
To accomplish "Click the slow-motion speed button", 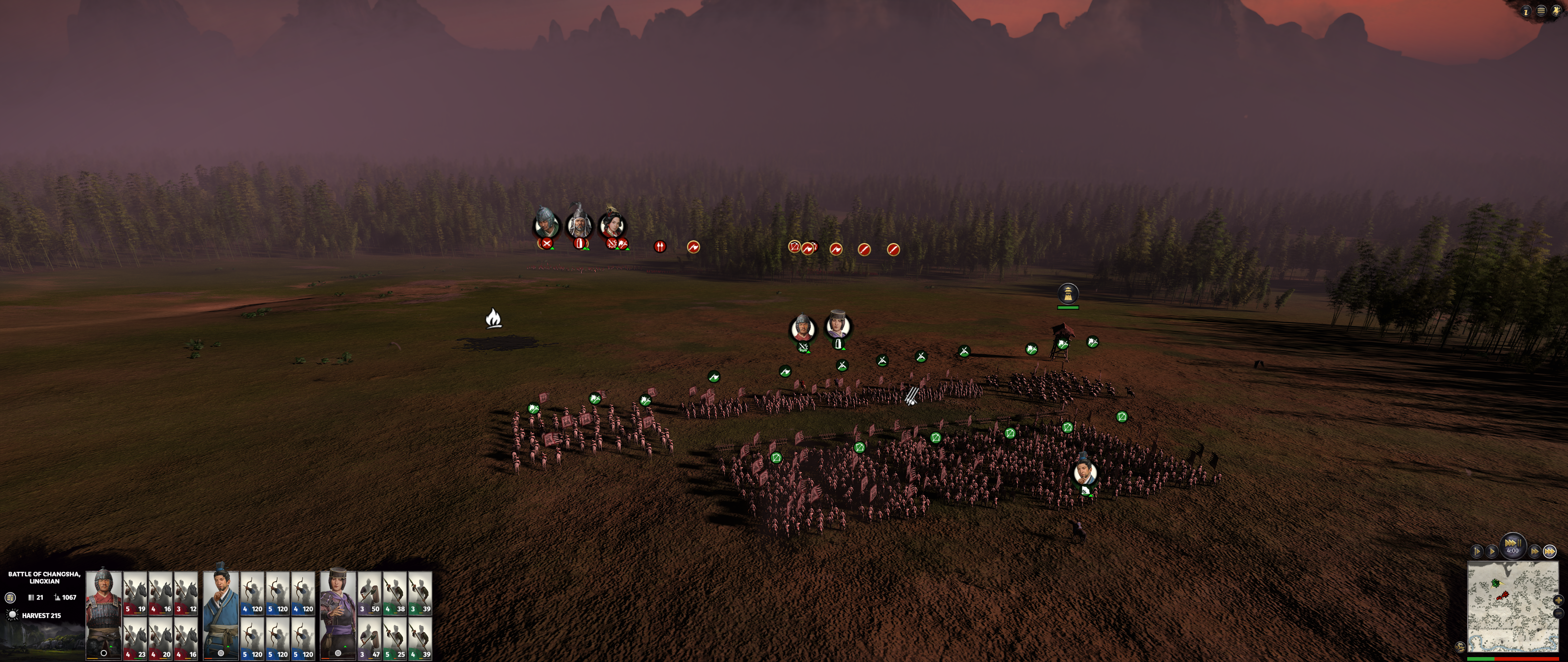I will 1477,551.
